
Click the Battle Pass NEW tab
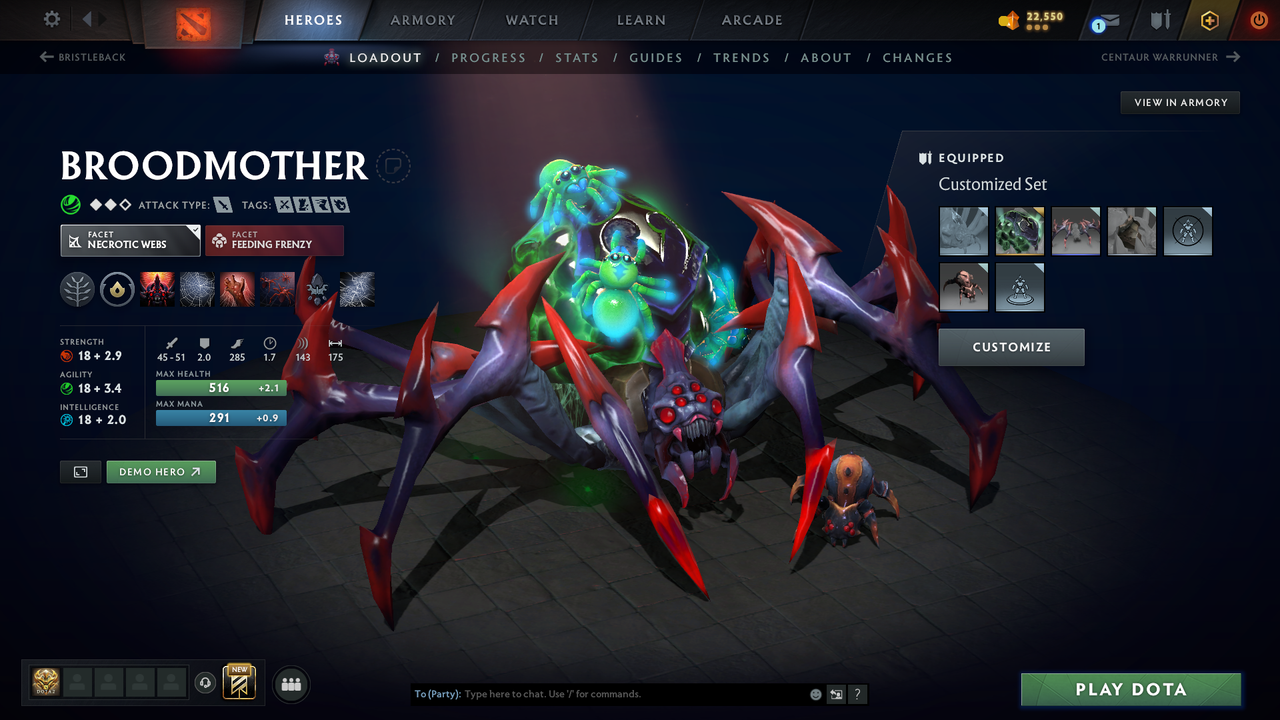click(x=238, y=682)
